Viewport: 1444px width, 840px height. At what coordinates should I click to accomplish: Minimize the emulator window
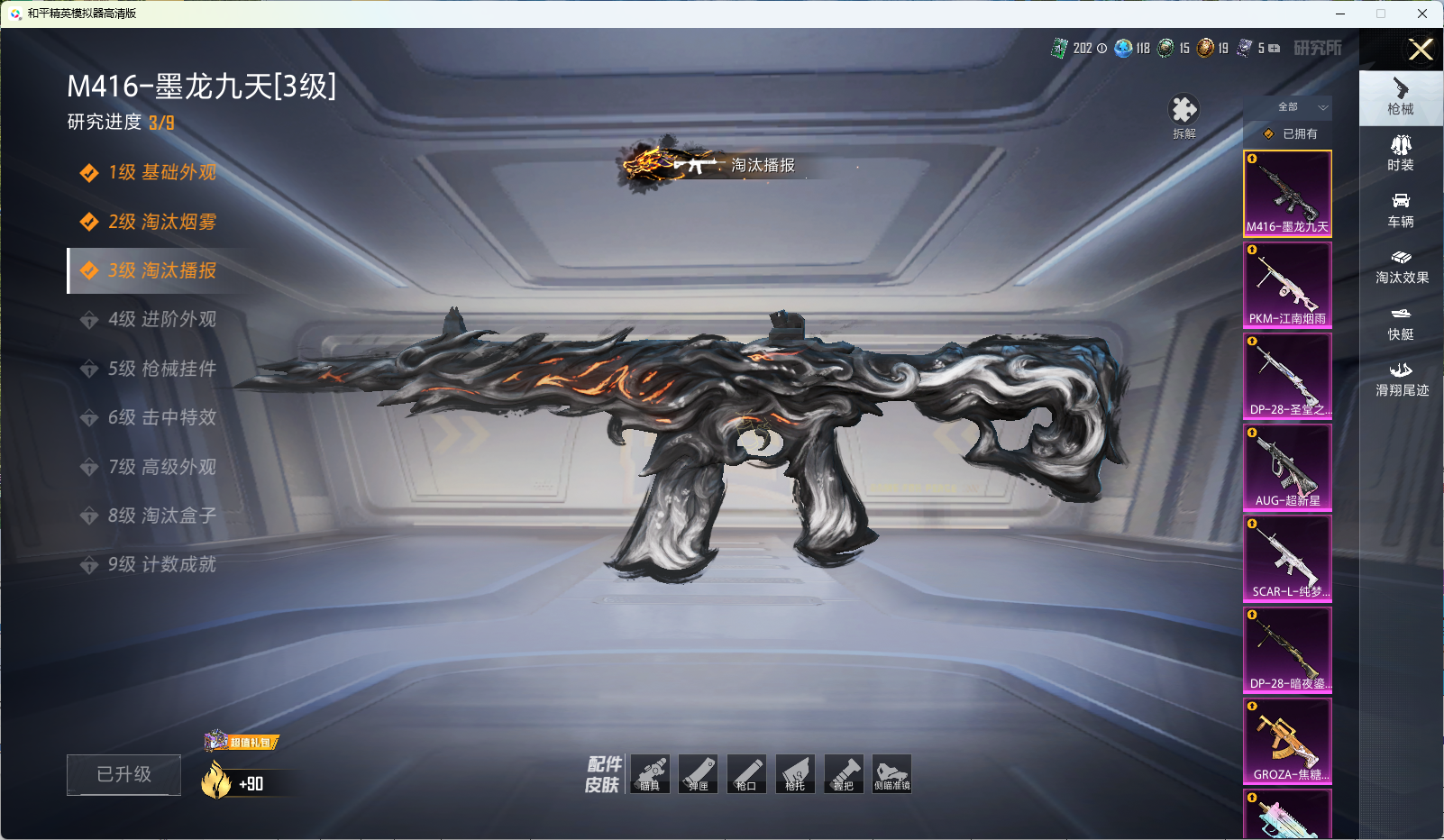pos(1340,14)
